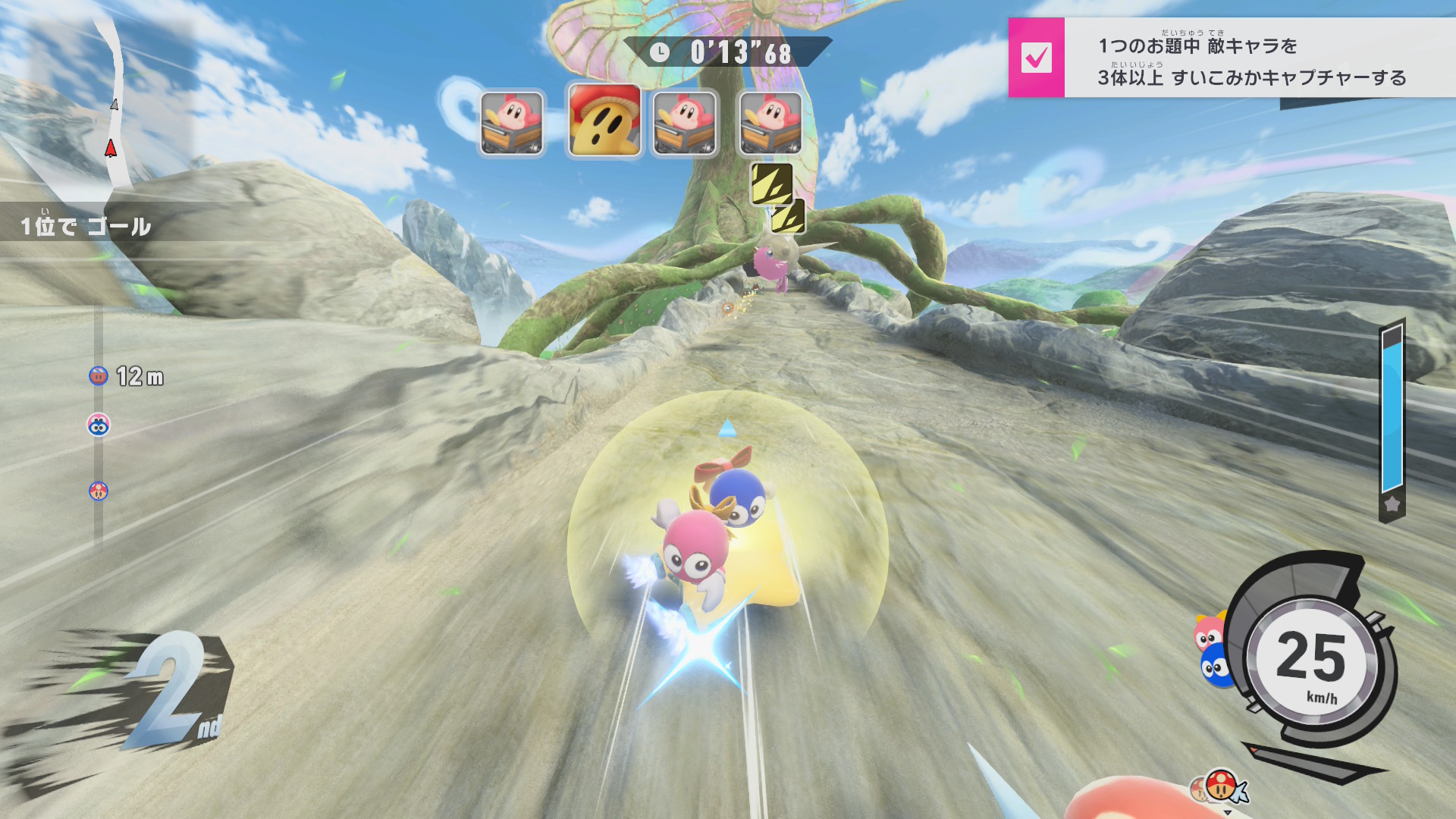Toggle the pink checkmark box

[x=1036, y=58]
